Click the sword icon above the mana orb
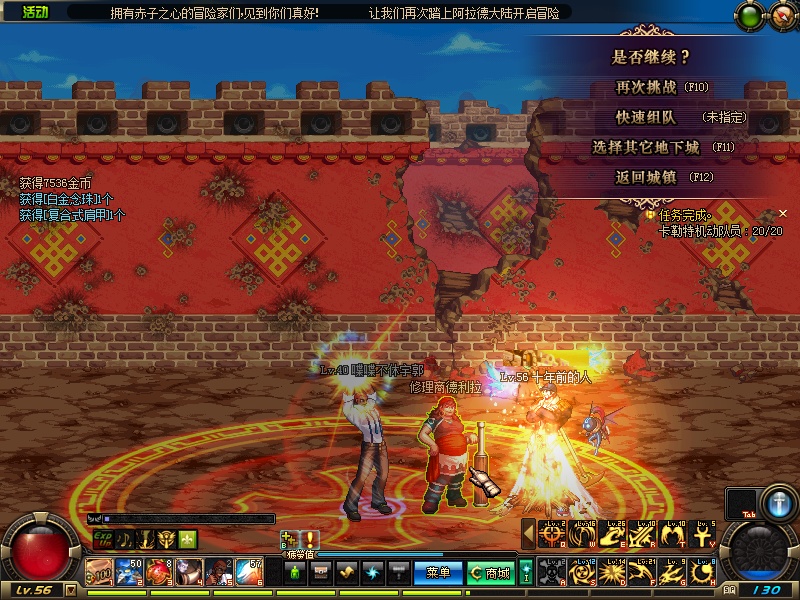Screen dimensions: 800x600 coord(779,502)
